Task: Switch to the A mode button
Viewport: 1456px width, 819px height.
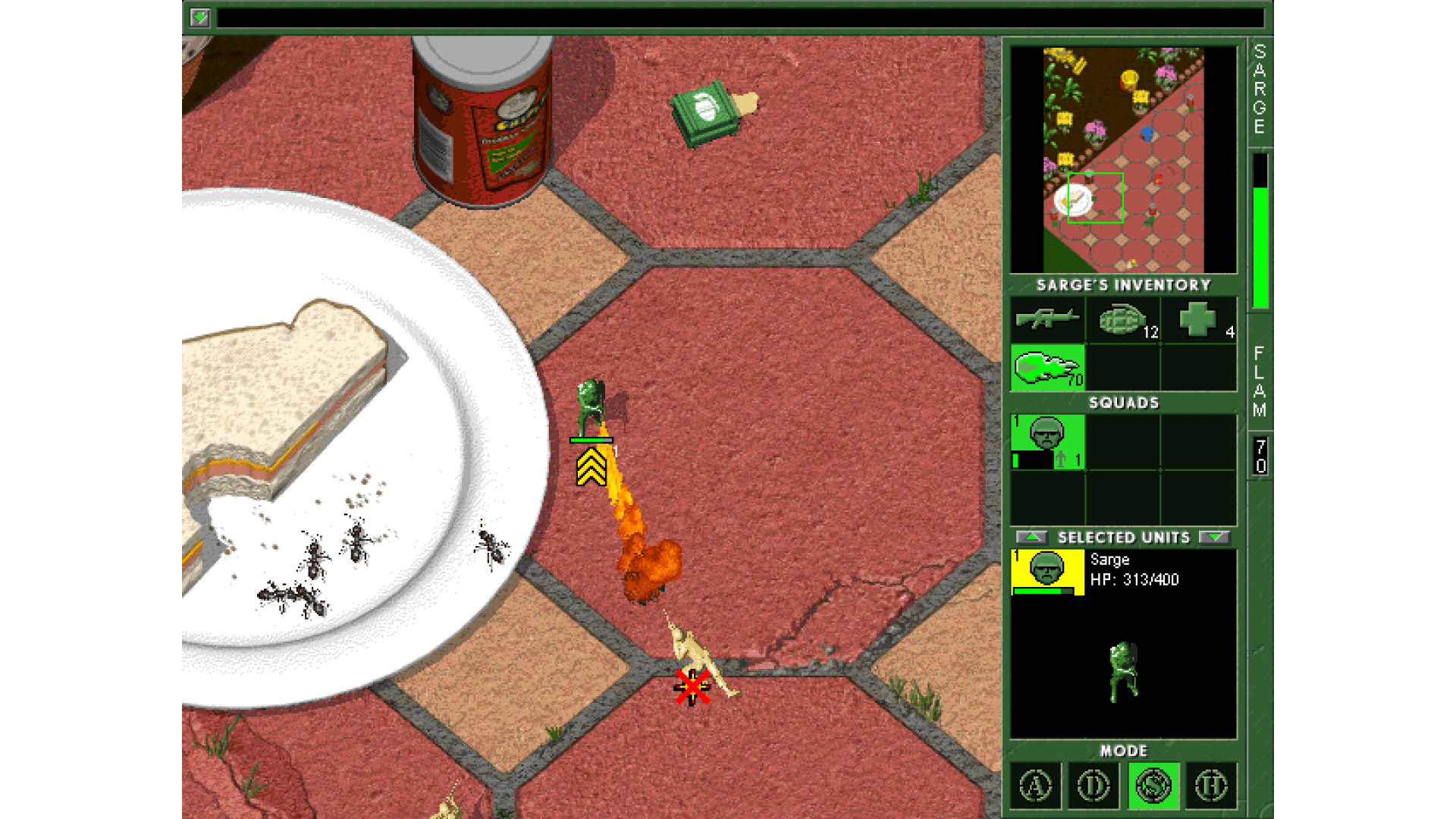Action: [x=1036, y=786]
